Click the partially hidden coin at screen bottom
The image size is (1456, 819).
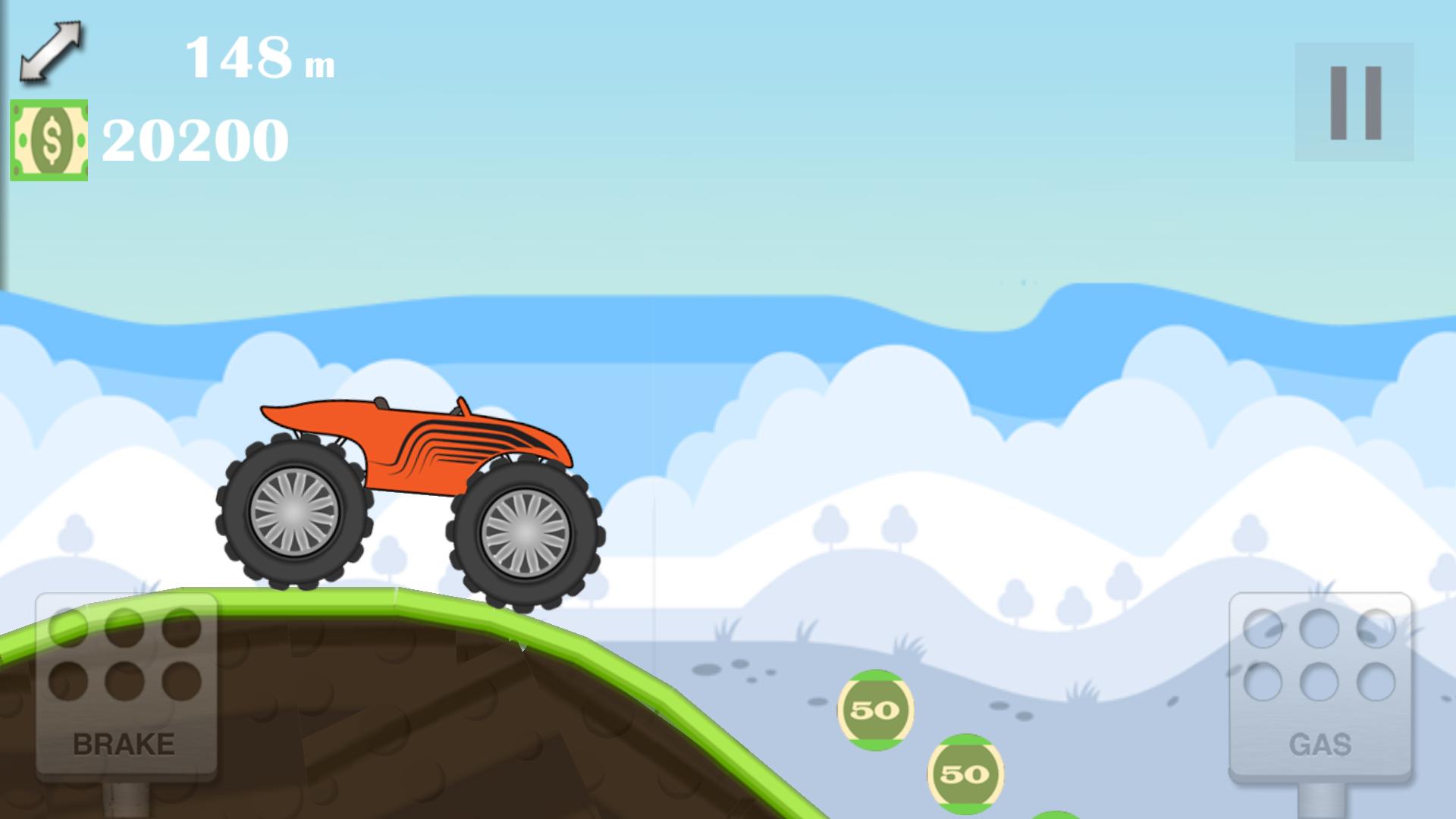coord(1056,816)
